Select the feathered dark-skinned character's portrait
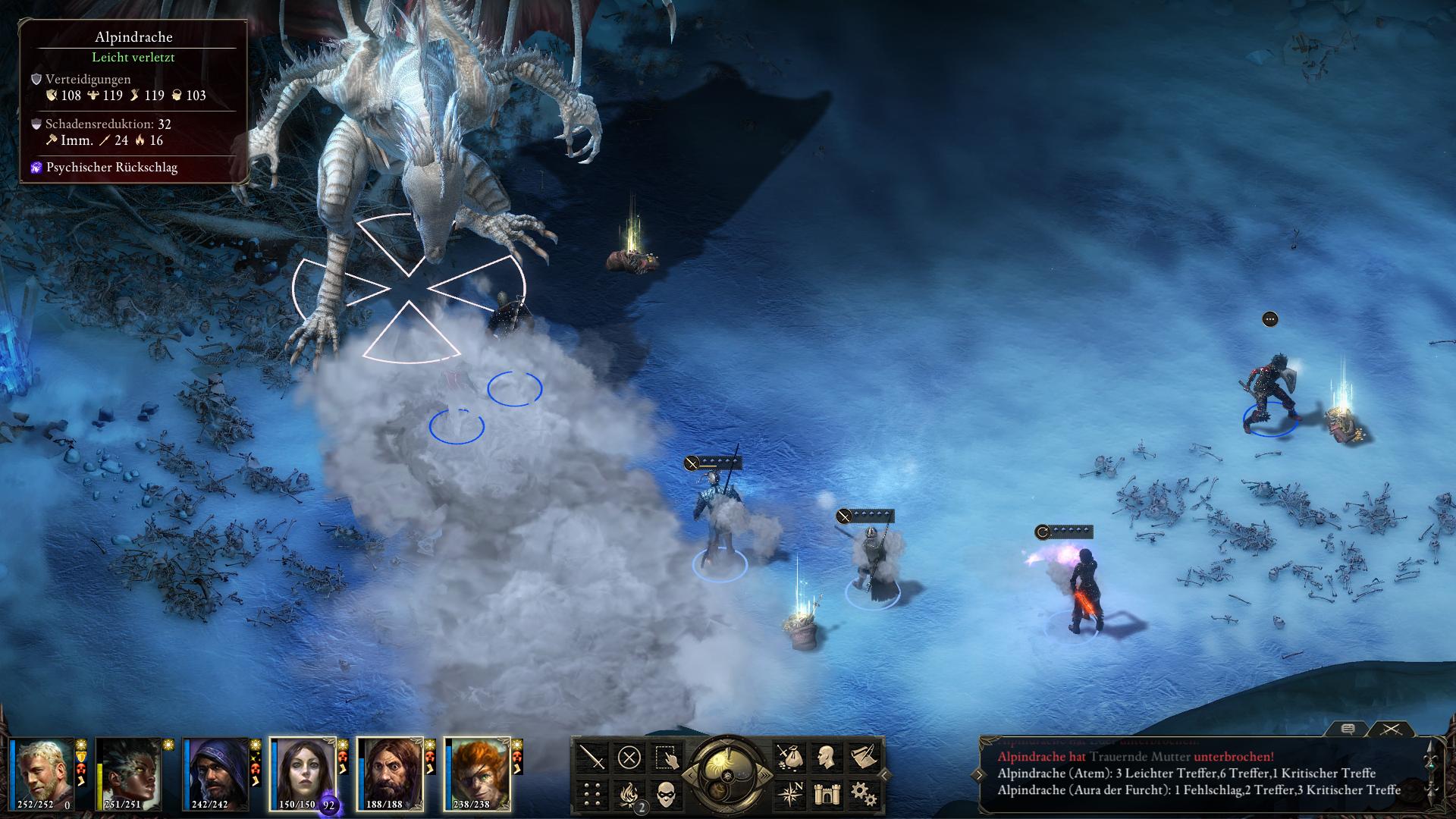1456x819 pixels. (128, 773)
